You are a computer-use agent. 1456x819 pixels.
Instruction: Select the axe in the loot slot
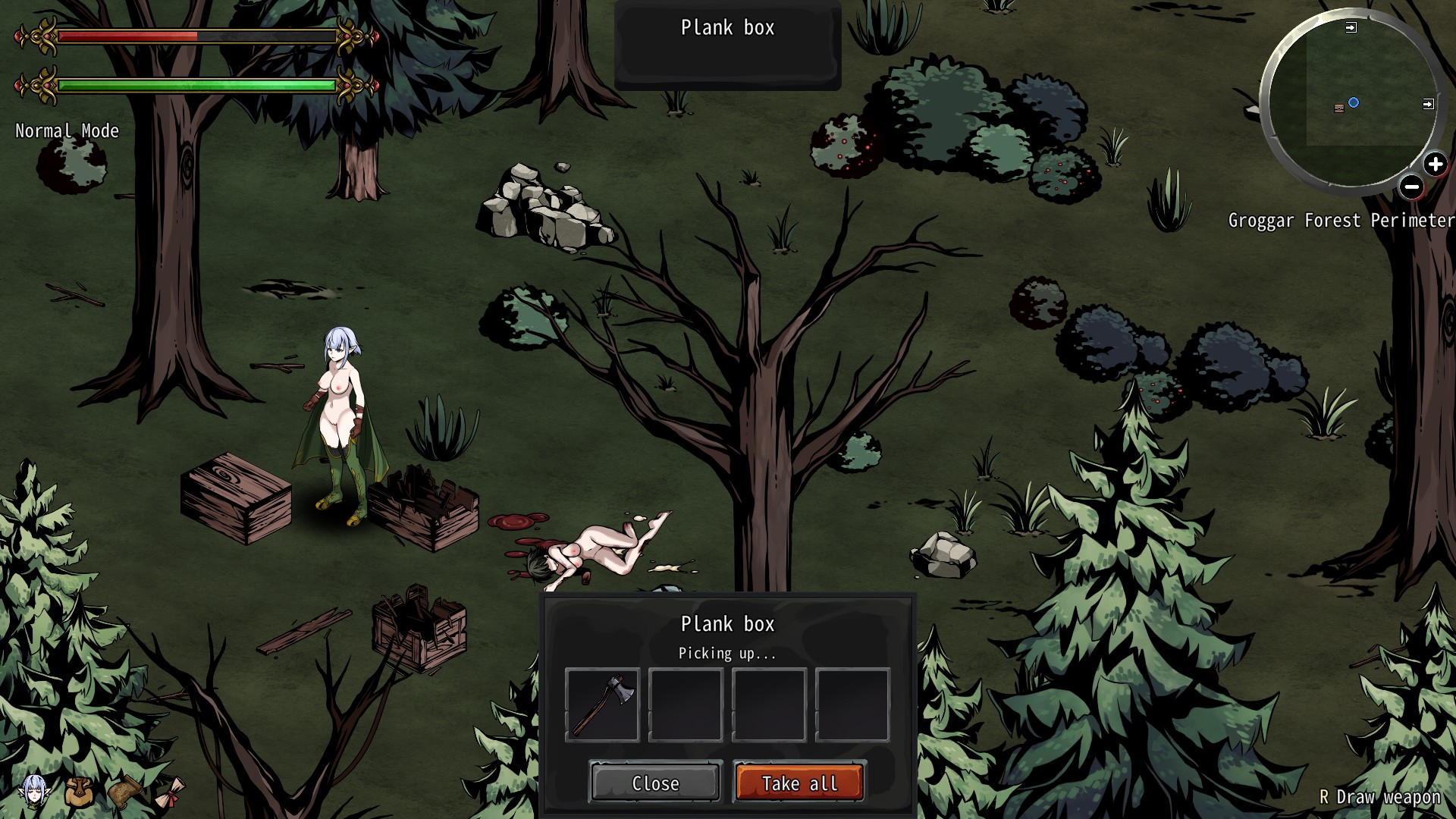602,705
